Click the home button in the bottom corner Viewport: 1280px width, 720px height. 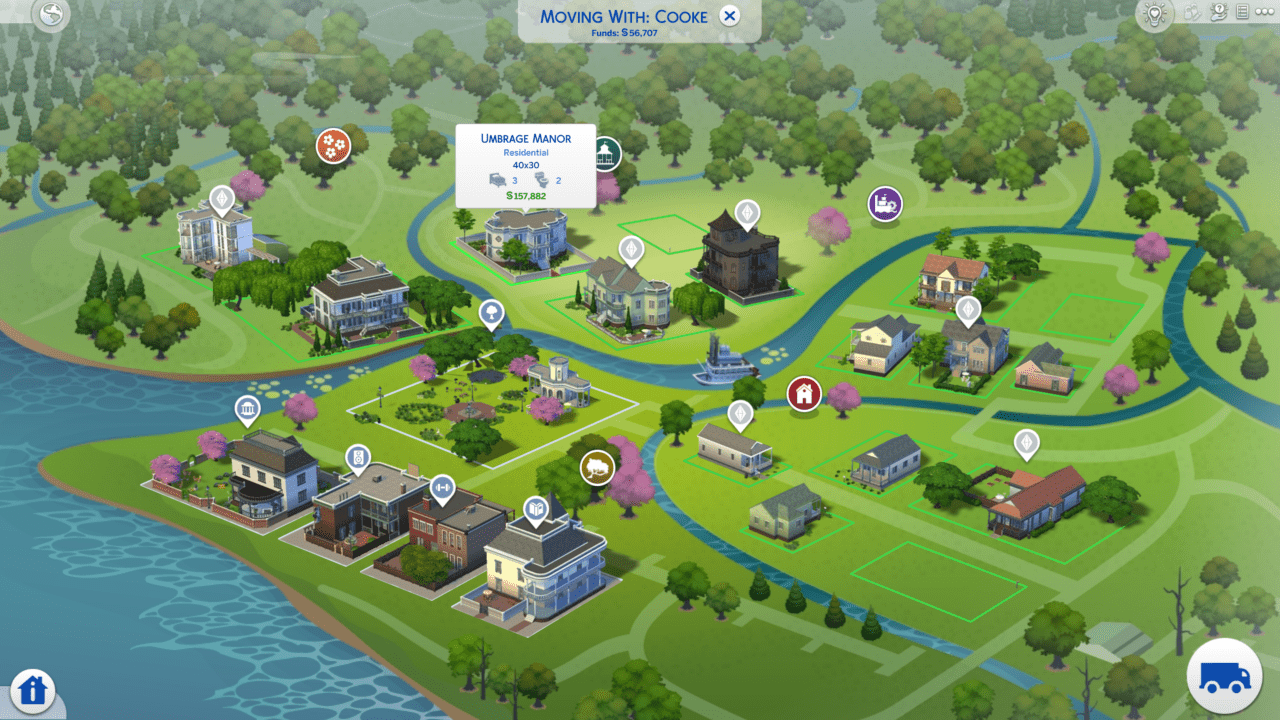[33, 690]
